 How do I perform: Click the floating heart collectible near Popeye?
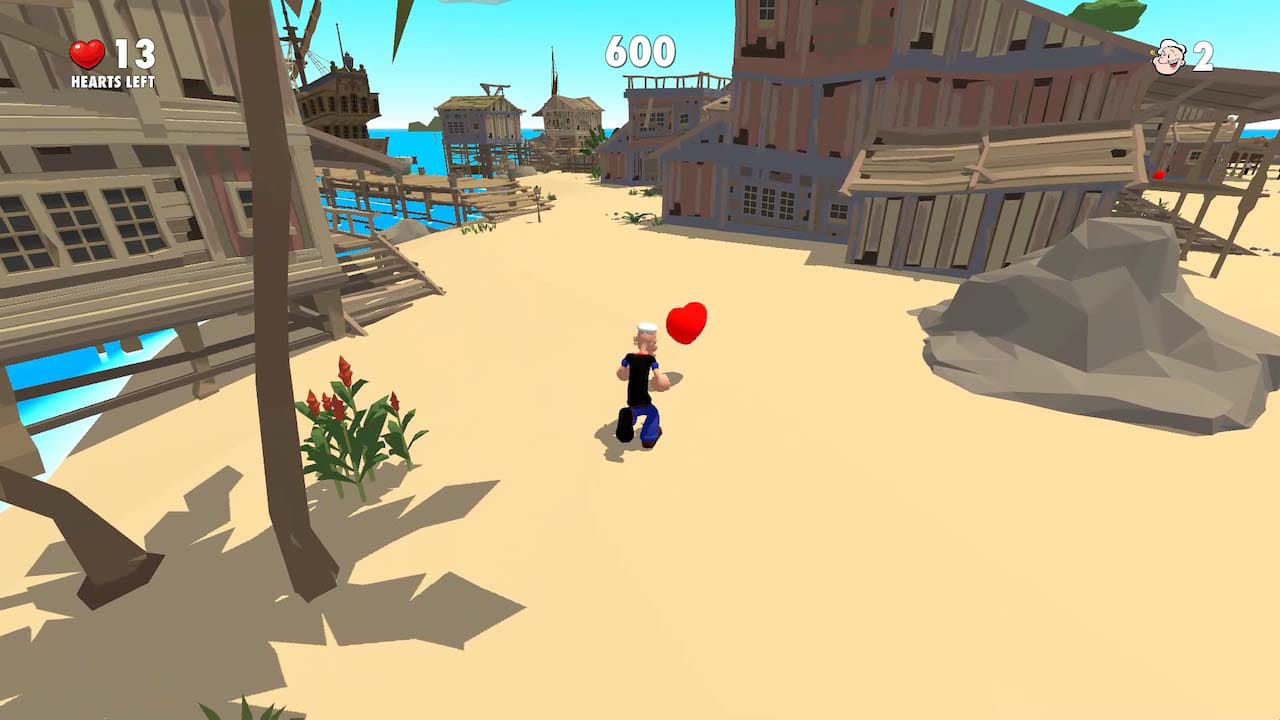click(x=687, y=321)
